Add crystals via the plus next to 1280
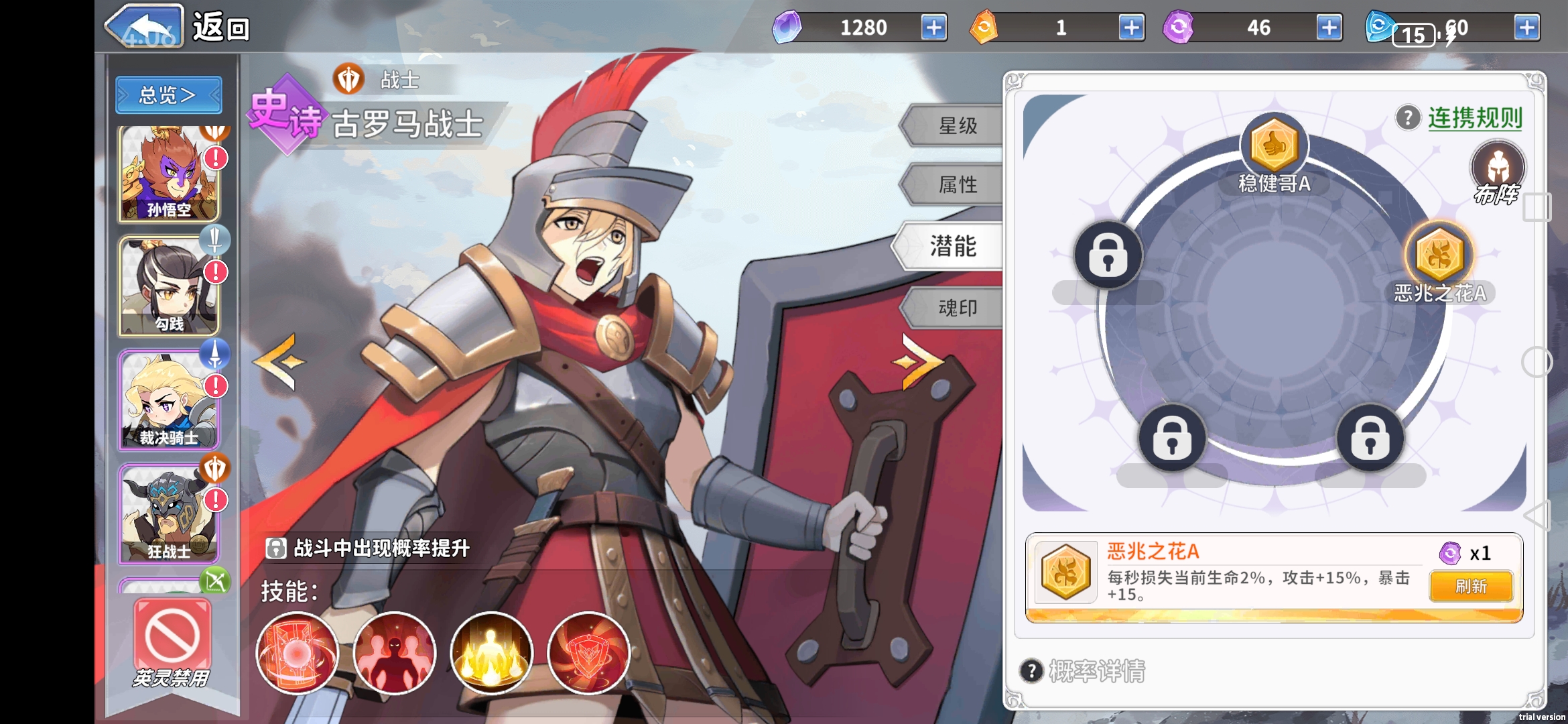The height and width of the screenshot is (724, 1568). point(933,28)
